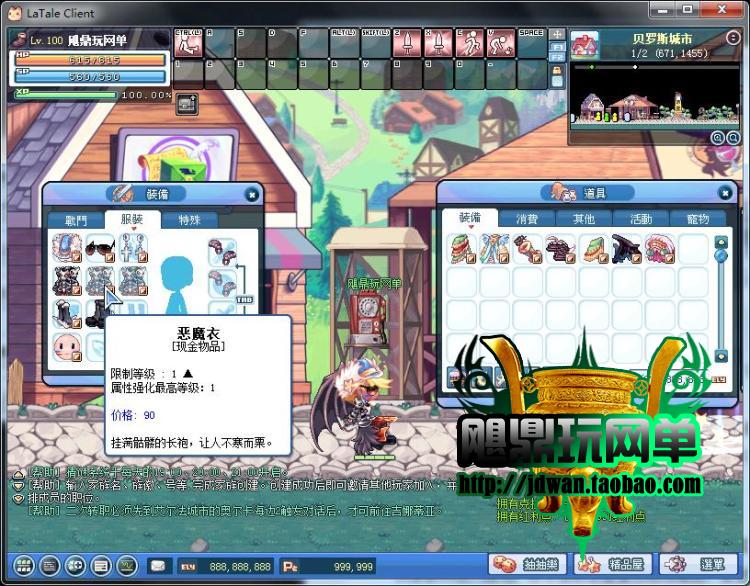The image size is (750, 586).
Task: Open the mail envelope icon
Action: [157, 566]
